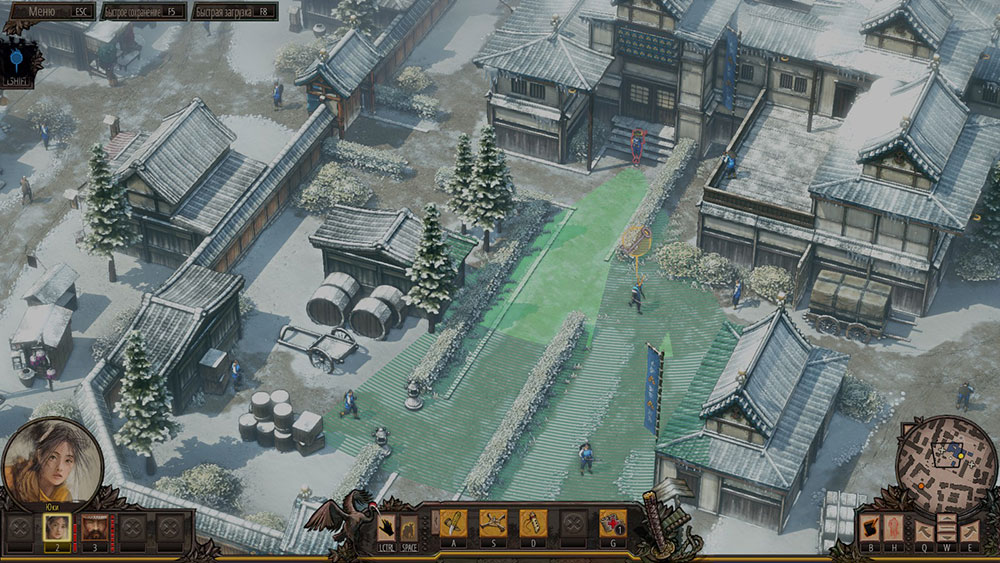Viewport: 1000px width, 563px height.
Task: Rotate the camera right with the arrow button
Action: point(969,530)
